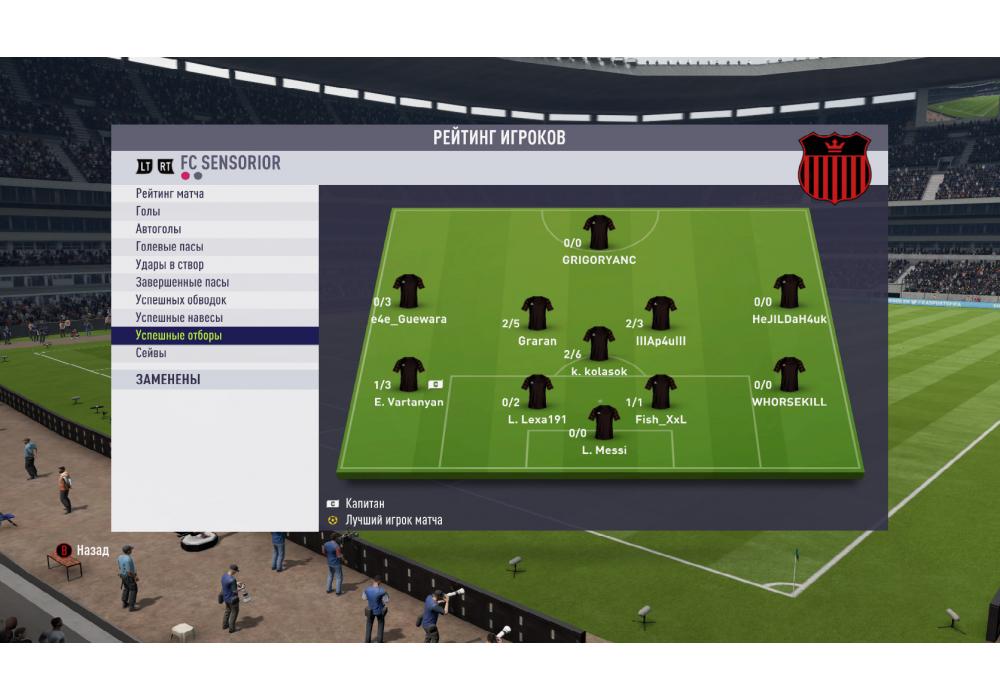Select Graran's shirt on the formation
Viewport: 1000px width, 700px height.
tap(537, 313)
